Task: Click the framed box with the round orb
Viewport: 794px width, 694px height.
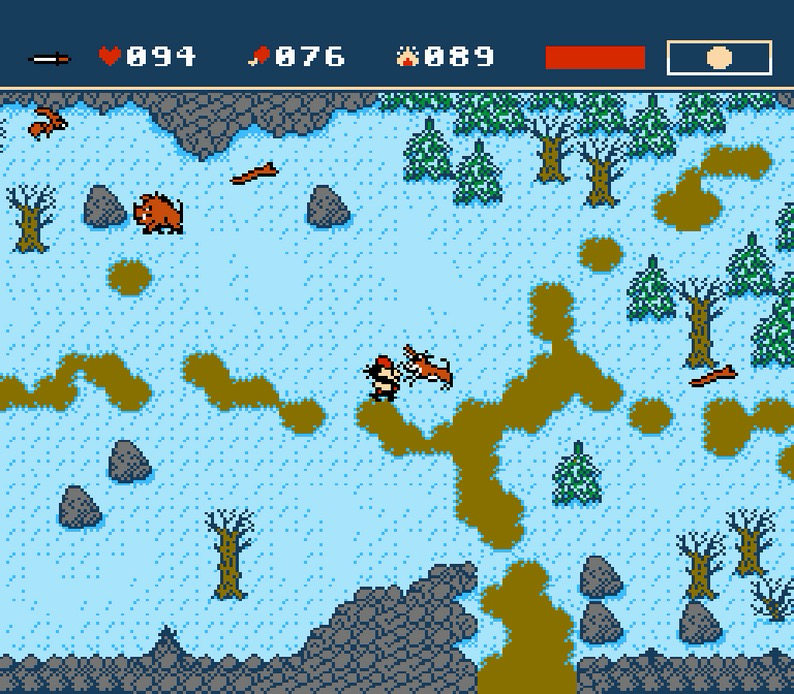Action: coord(719,58)
